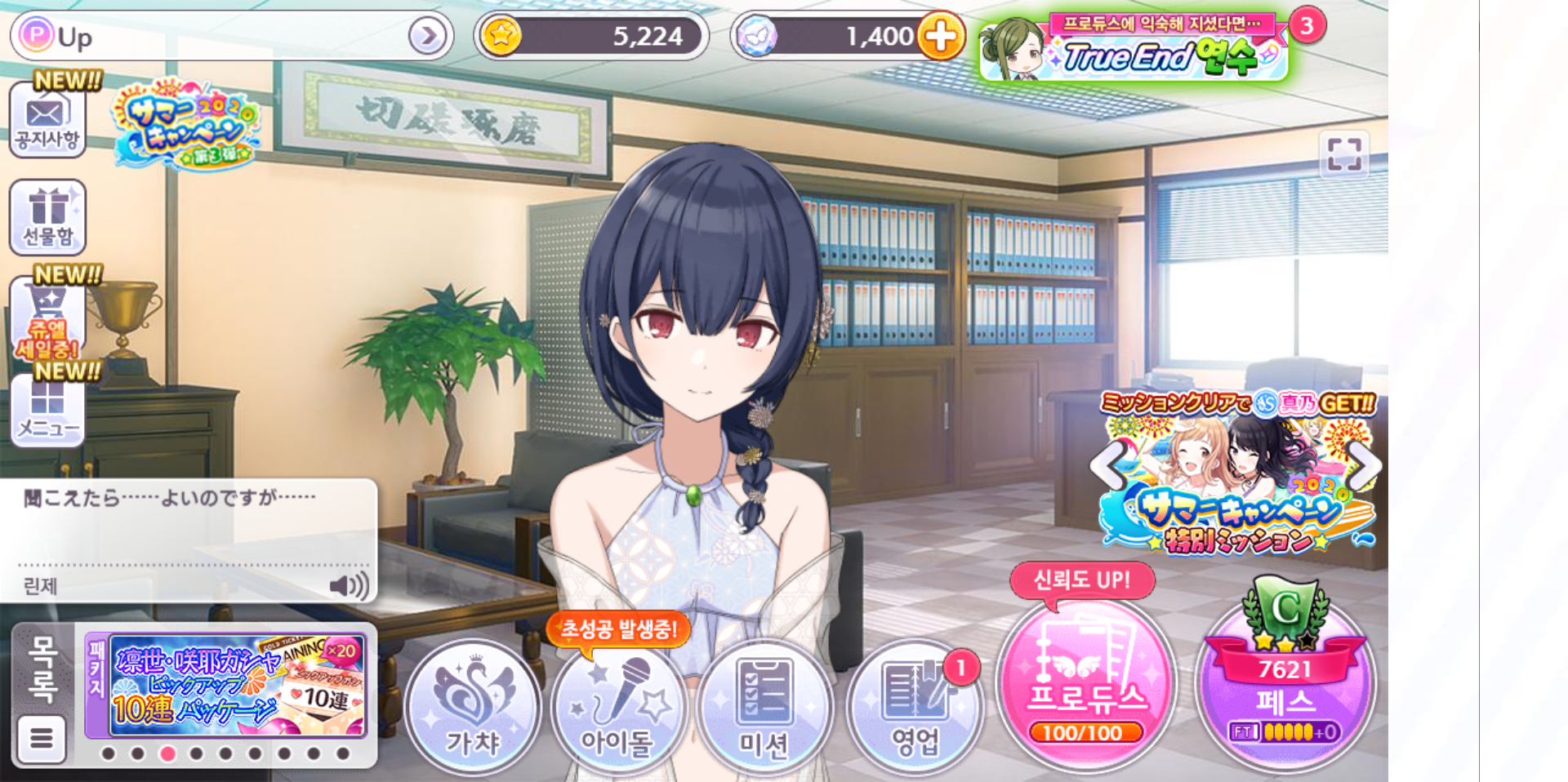
Task: Open the 공지사항 notices mail icon
Action: coord(47,120)
